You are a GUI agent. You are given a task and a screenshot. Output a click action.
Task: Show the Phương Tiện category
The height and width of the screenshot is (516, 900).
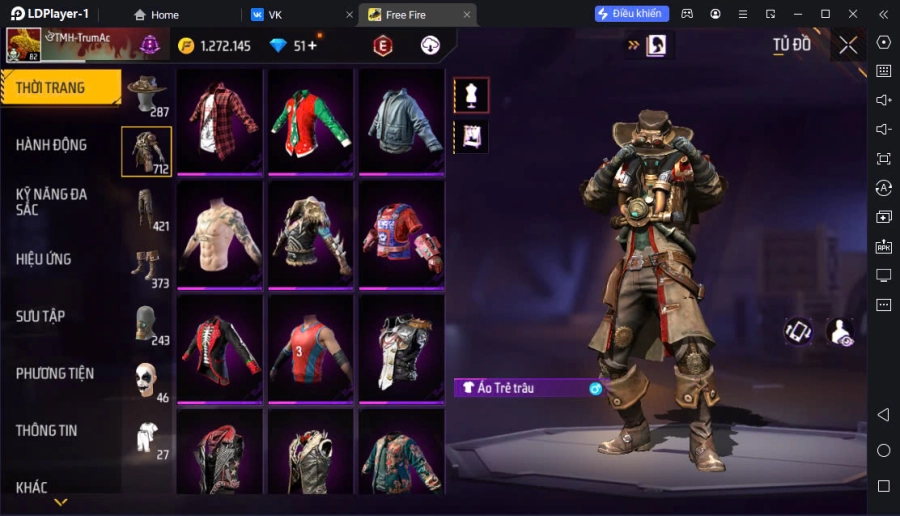coord(55,373)
